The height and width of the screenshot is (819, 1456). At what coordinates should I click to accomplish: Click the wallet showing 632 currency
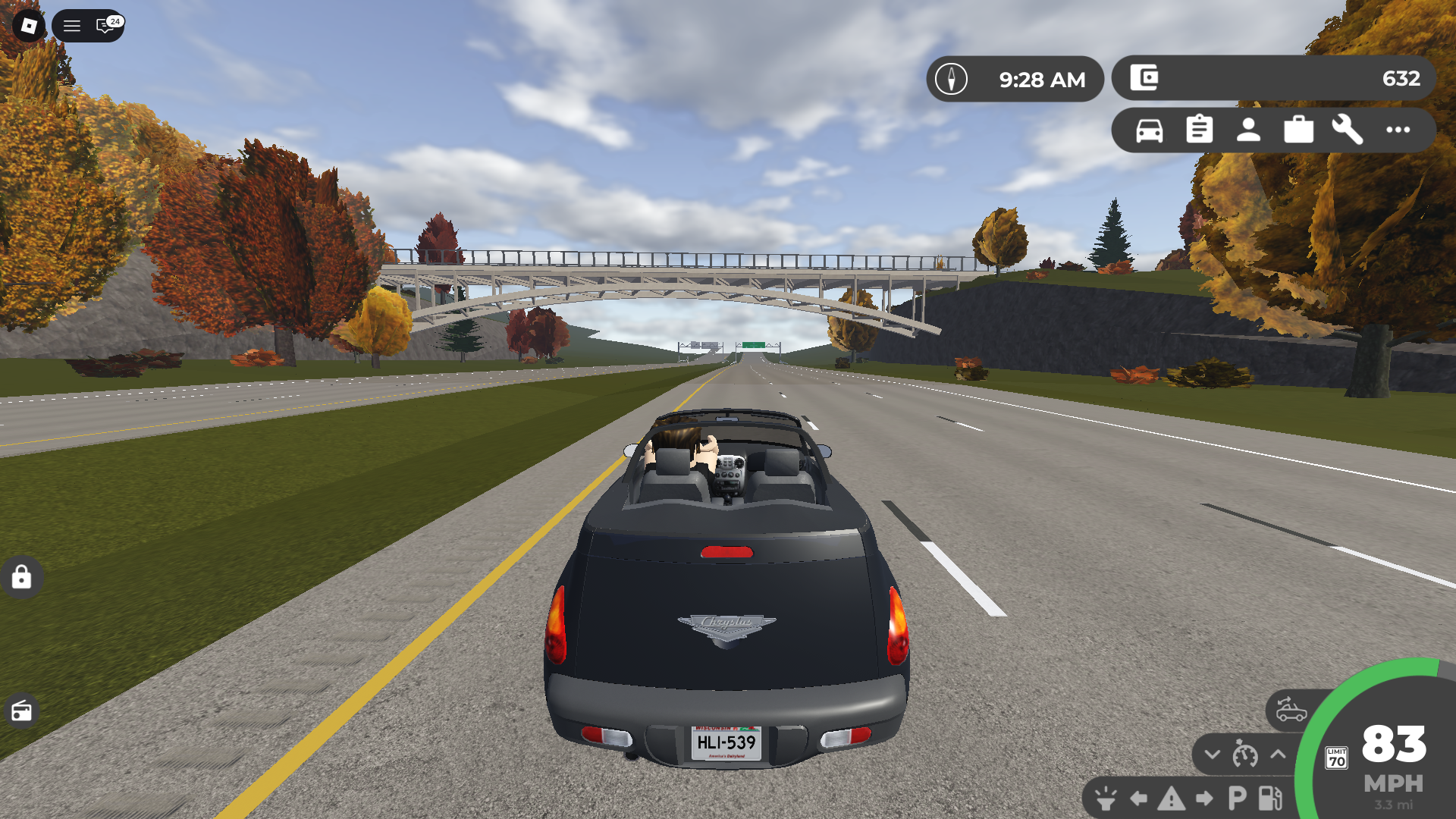point(1272,78)
